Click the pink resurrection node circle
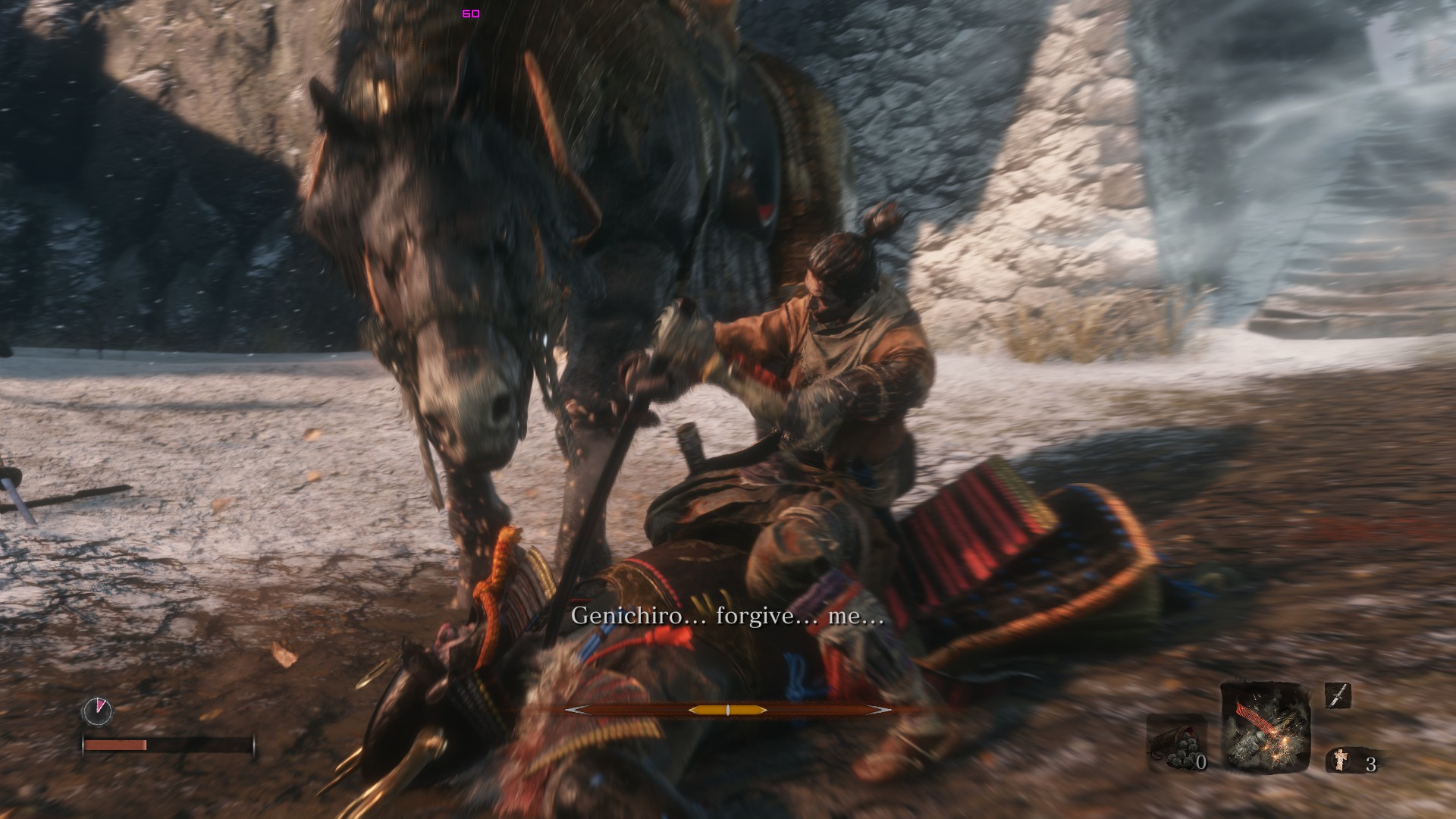Image resolution: width=1456 pixels, height=819 pixels. (x=97, y=711)
